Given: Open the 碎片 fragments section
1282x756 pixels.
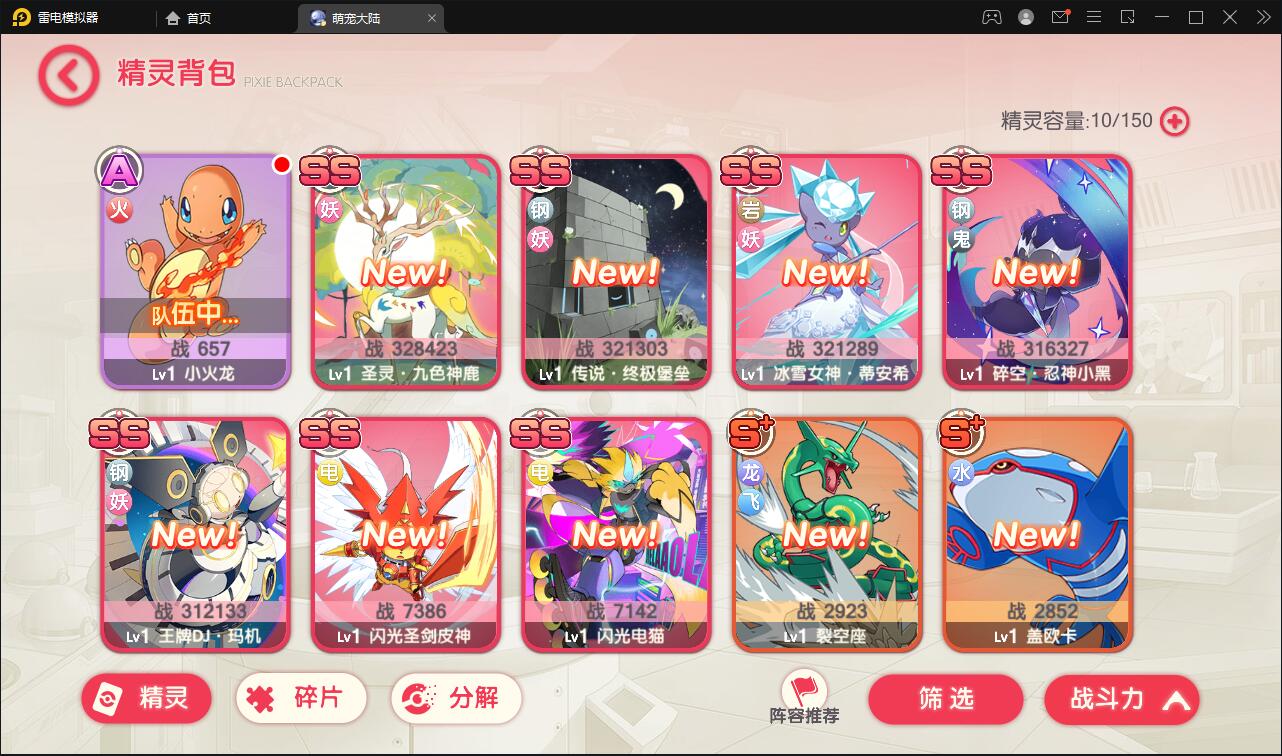Looking at the screenshot, I should click(300, 698).
